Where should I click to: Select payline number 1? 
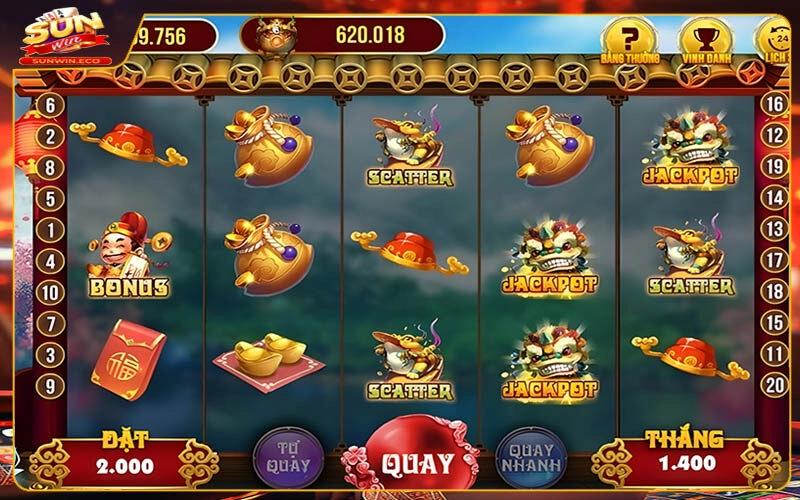51,230
